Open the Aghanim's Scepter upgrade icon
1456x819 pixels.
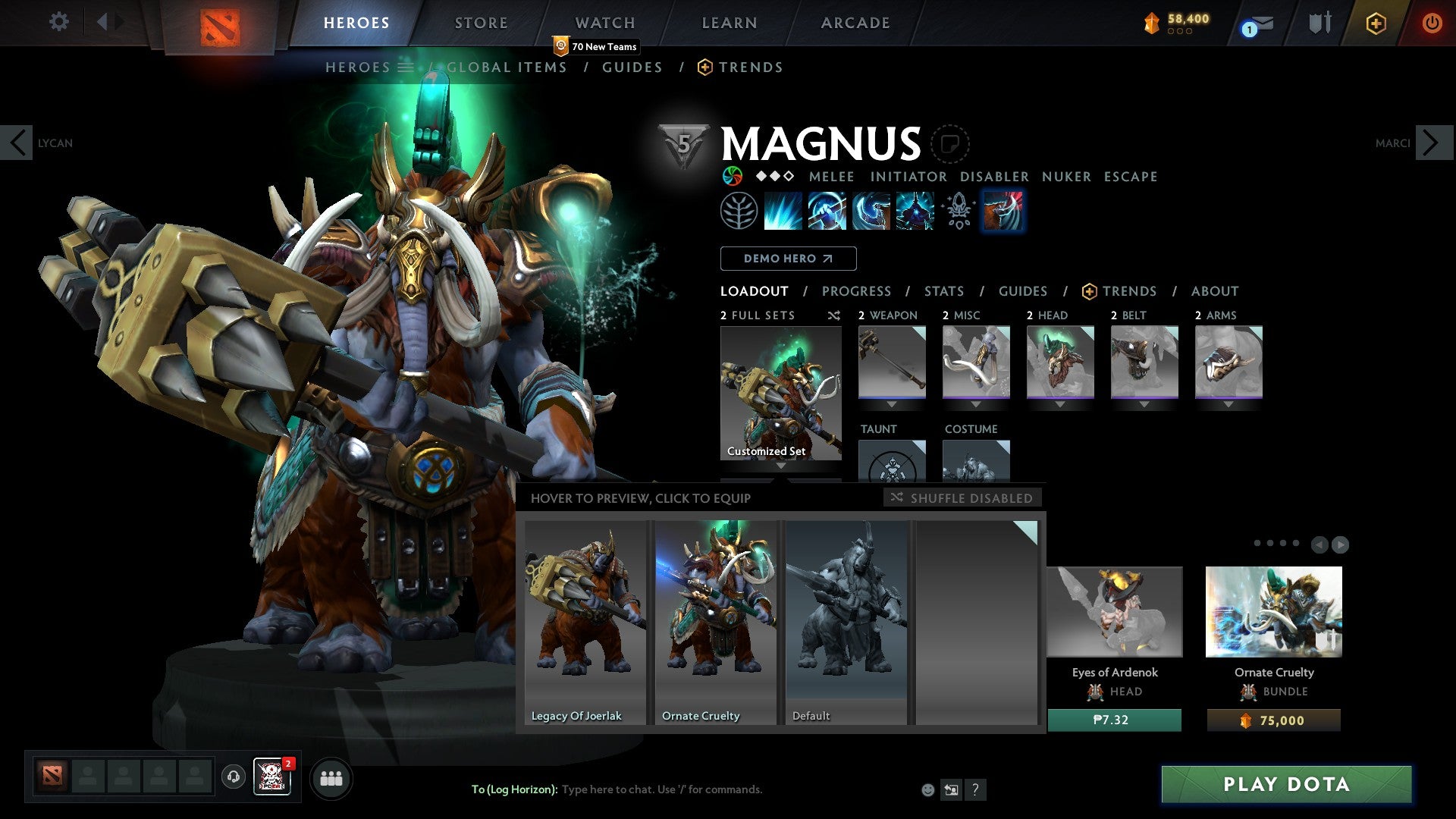(957, 211)
